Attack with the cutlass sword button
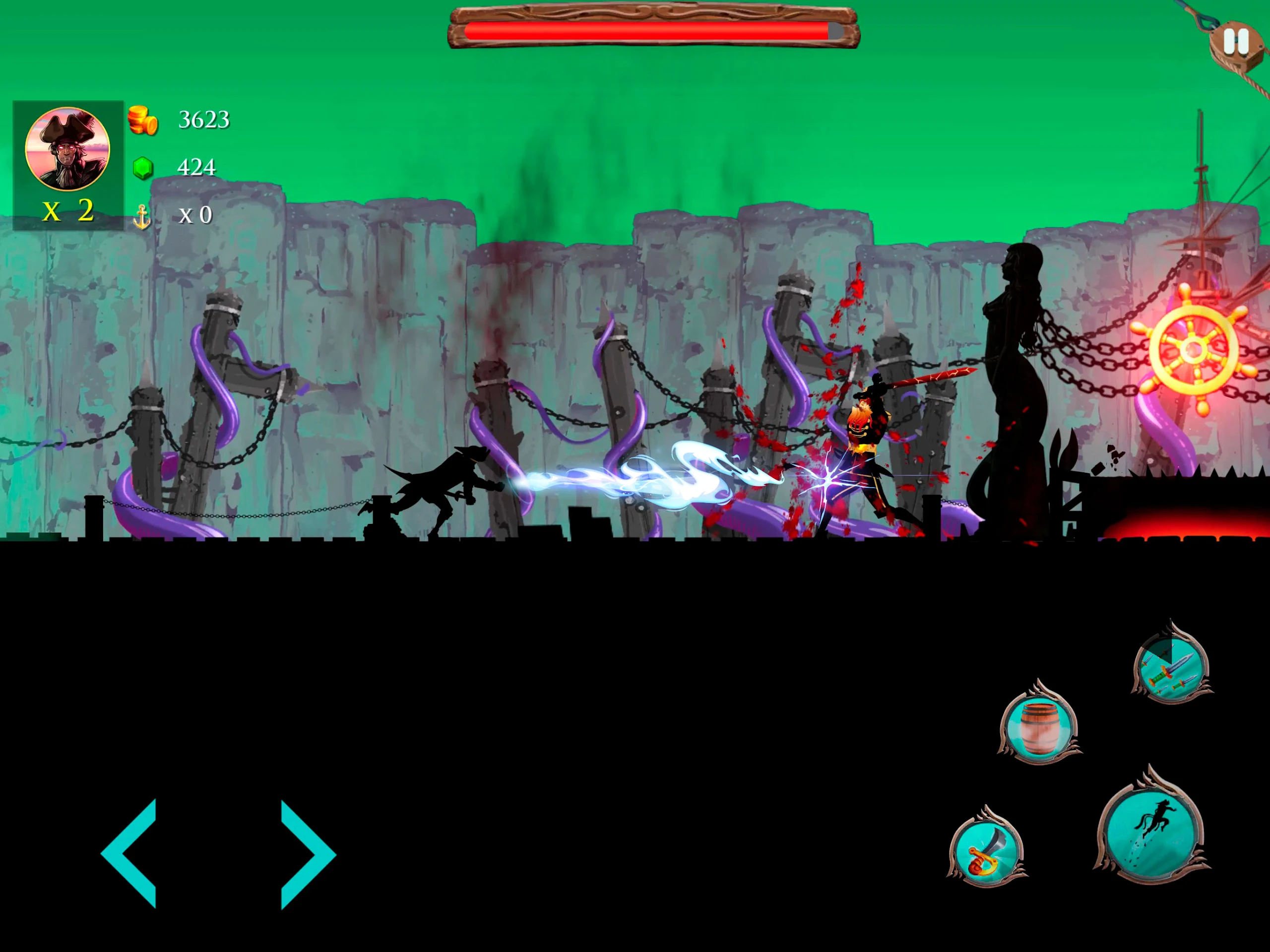The image size is (1270, 952). pyautogui.click(x=986, y=851)
